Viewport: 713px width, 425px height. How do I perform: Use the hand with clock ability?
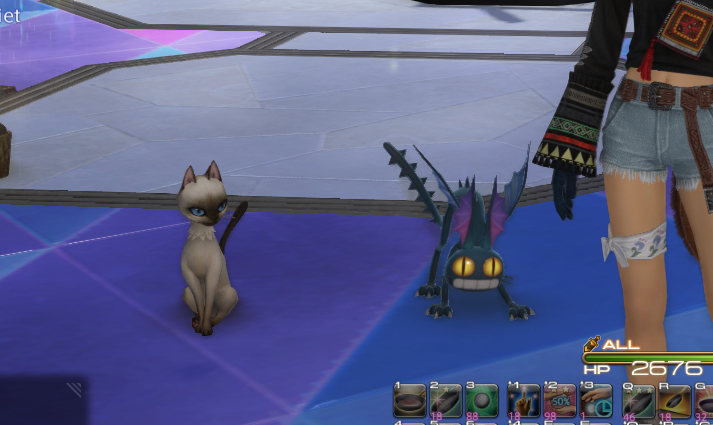[598, 401]
